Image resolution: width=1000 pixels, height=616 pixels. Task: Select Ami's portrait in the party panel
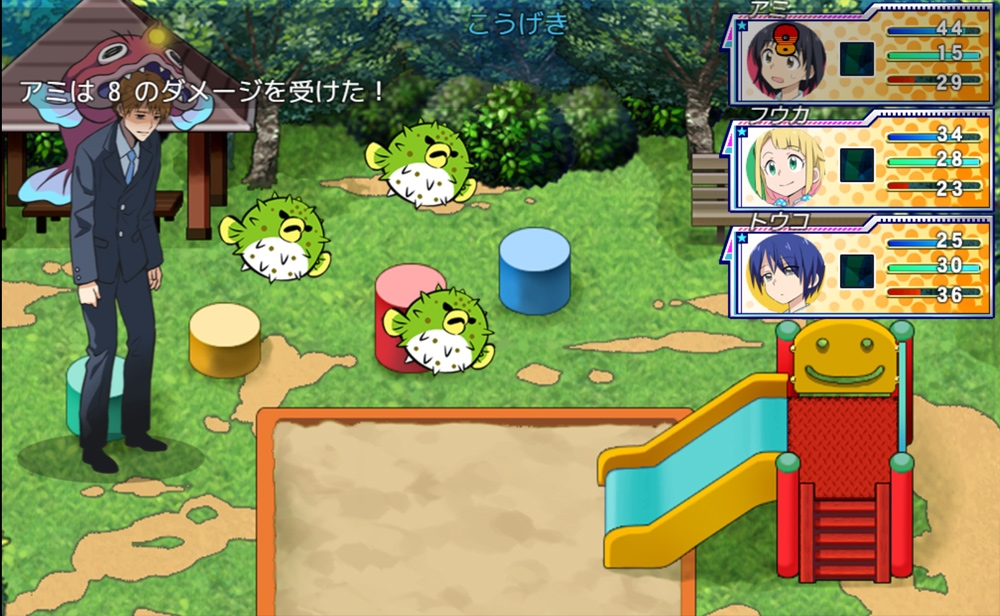click(x=786, y=54)
